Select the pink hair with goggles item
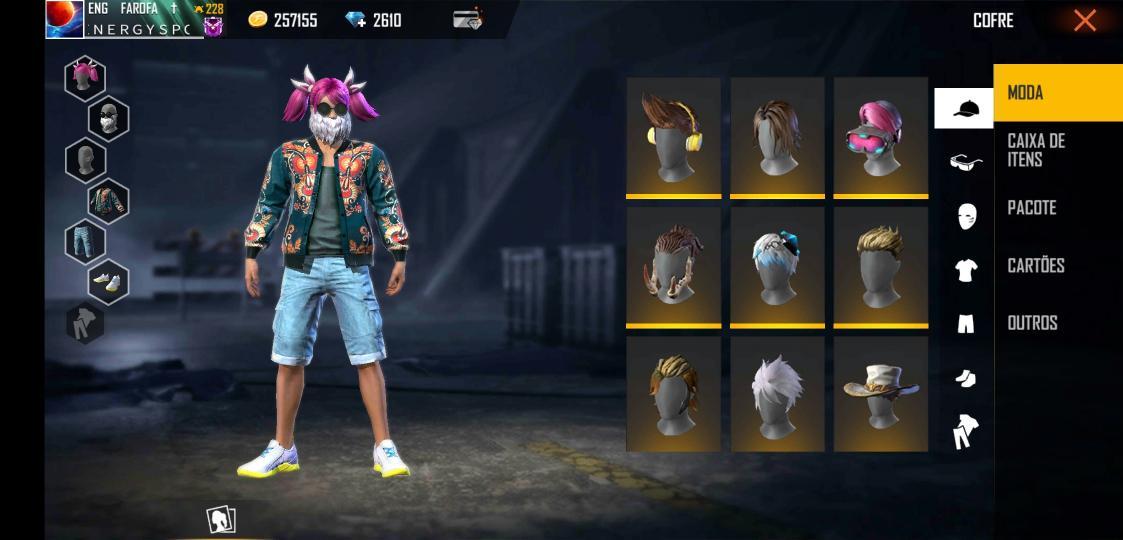This screenshot has height=540, width=1123. tap(880, 136)
